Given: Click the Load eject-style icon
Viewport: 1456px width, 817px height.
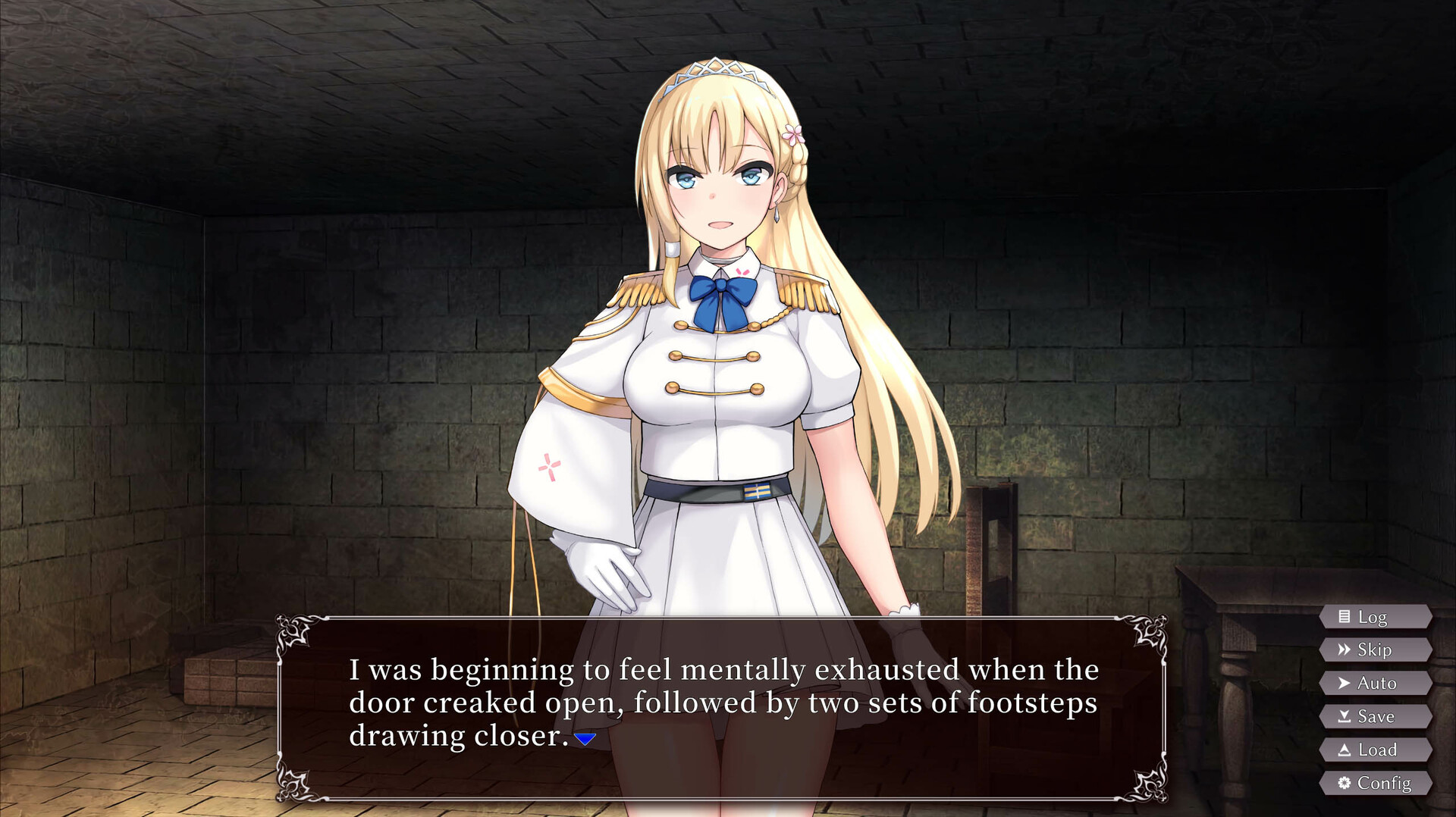Looking at the screenshot, I should (1345, 750).
